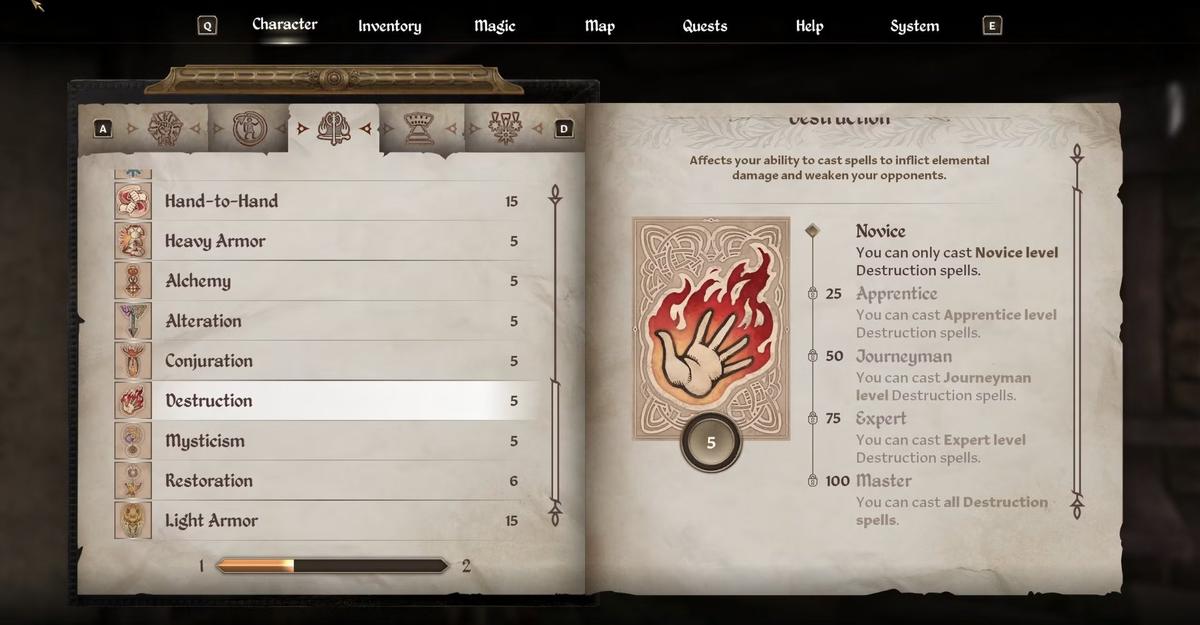Select the Character tab in top bar
This screenshot has width=1200, height=625.
pos(284,24)
